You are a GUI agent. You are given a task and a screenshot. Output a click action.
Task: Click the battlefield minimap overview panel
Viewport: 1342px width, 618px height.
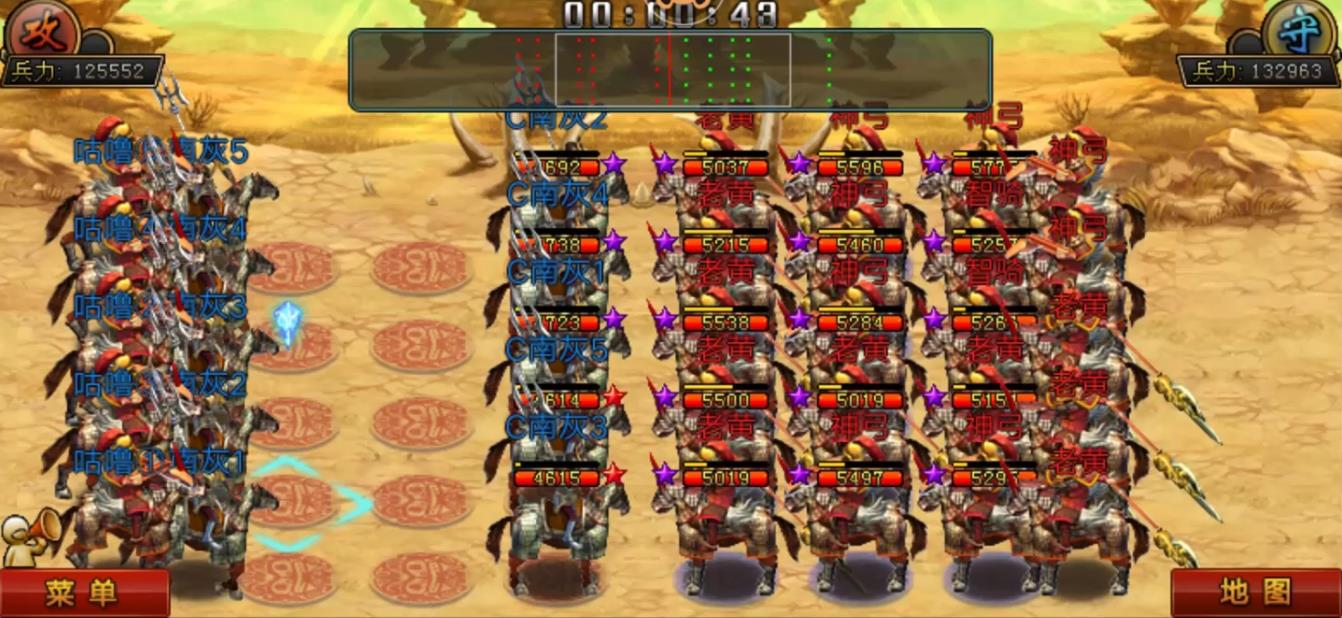[x=670, y=69]
